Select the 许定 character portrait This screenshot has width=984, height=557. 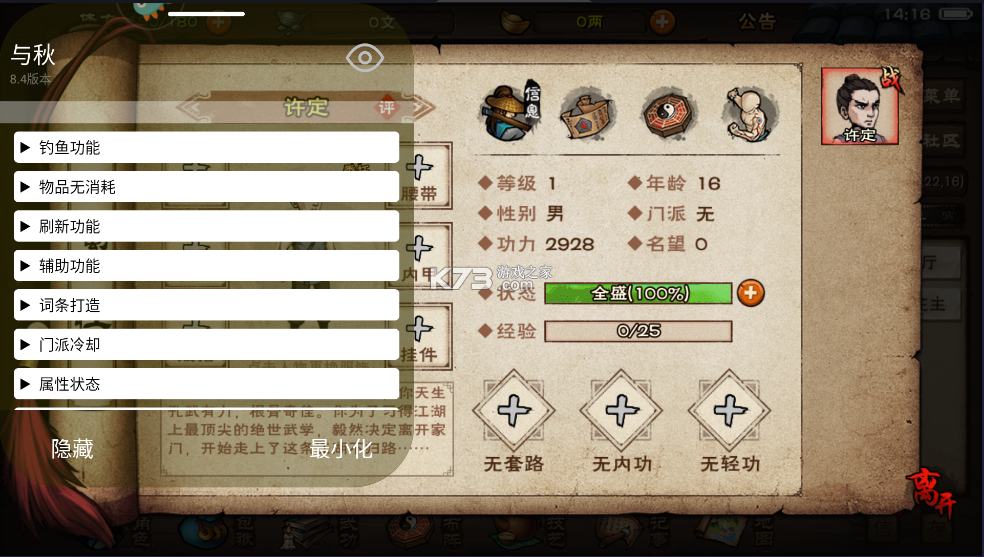point(859,106)
